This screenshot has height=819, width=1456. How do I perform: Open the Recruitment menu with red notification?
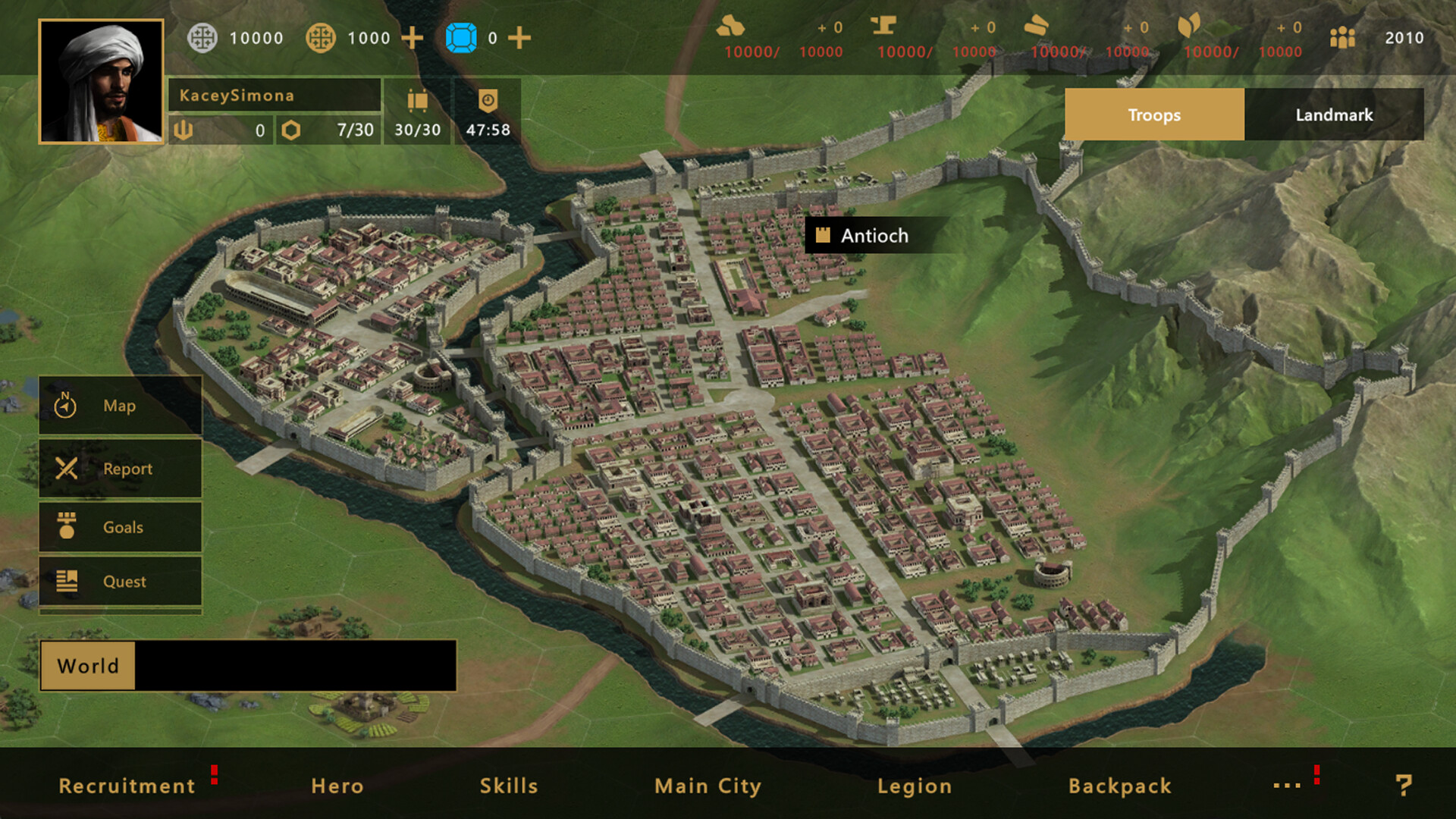pos(127,786)
